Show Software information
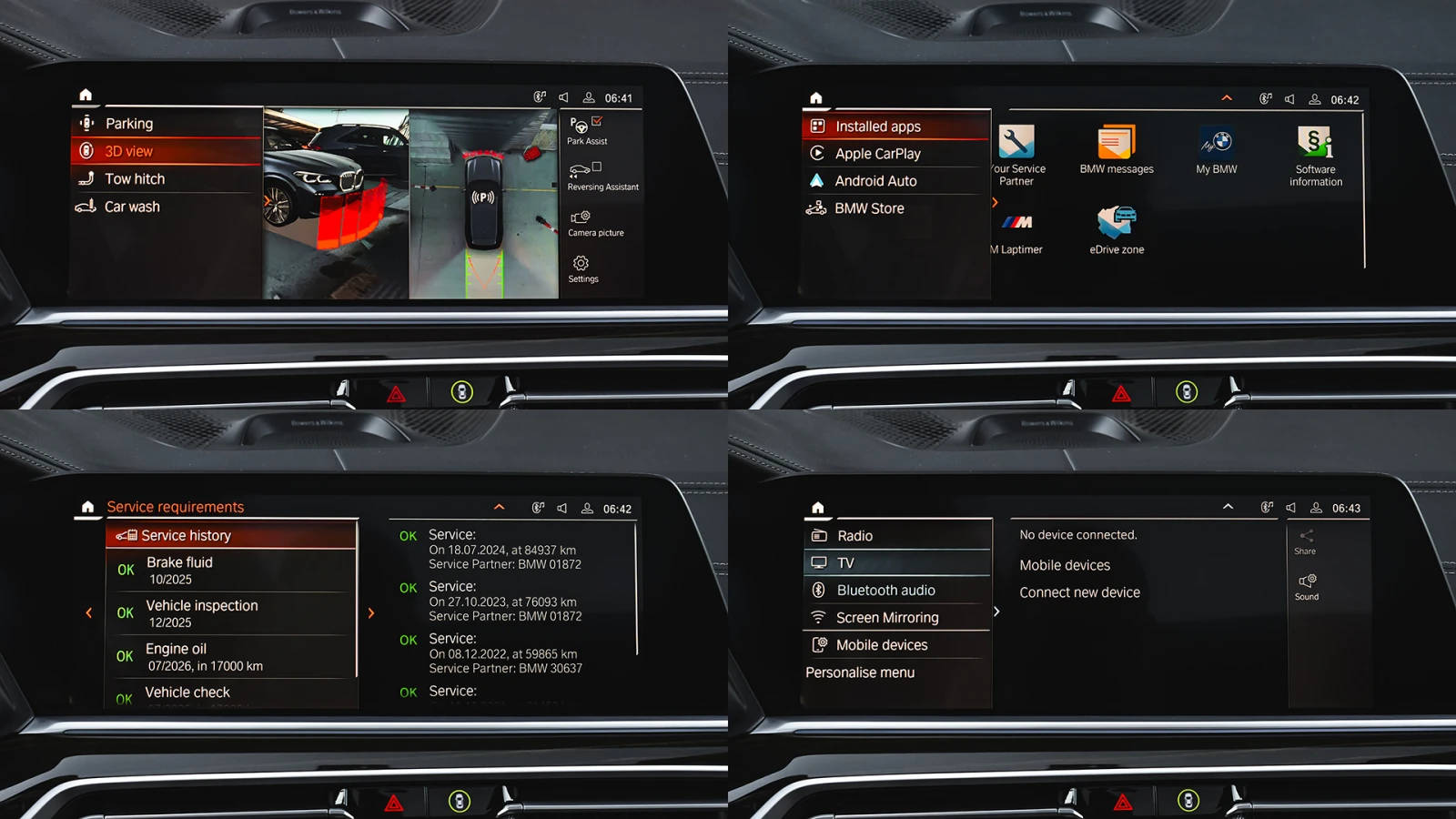 coord(1316,156)
